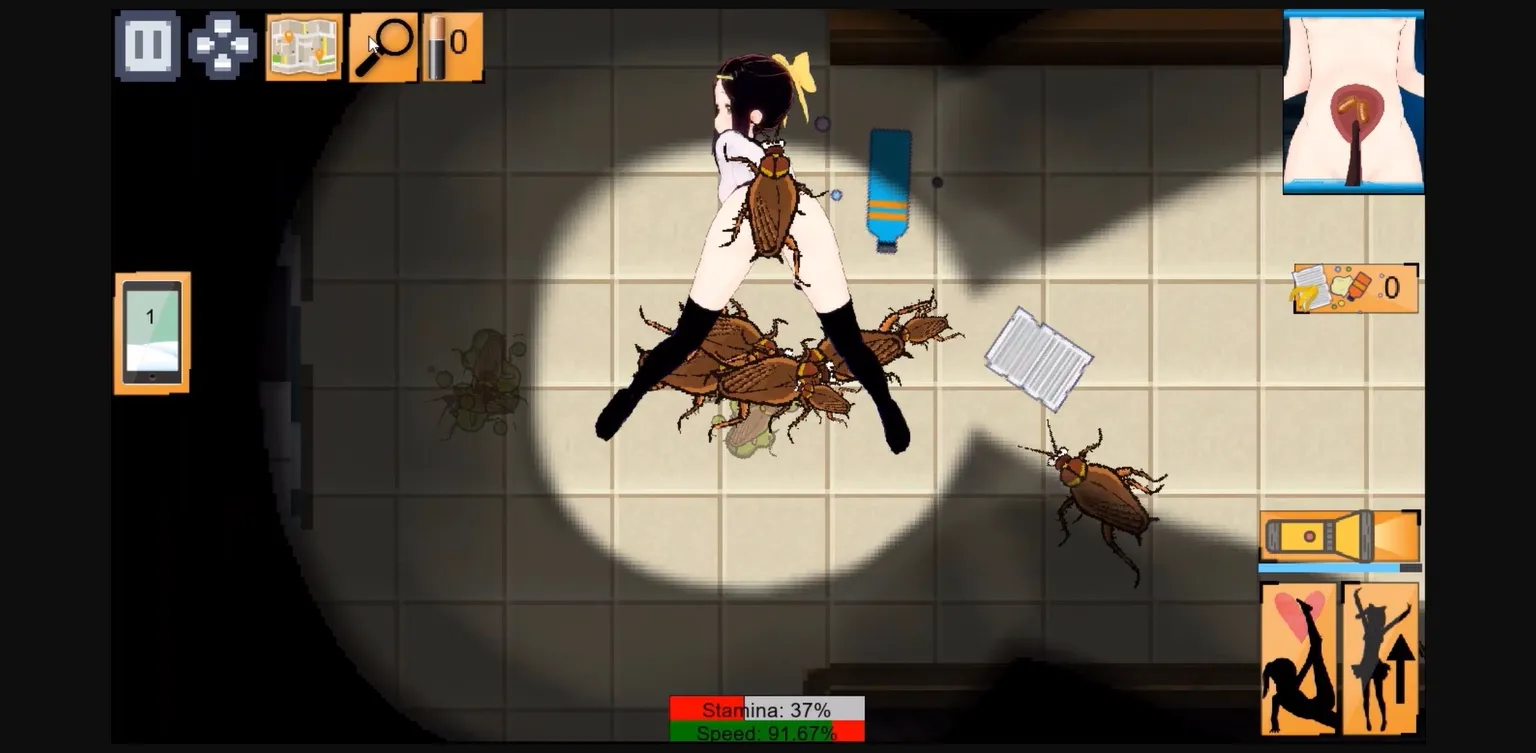The image size is (1536, 753).
Task: Open the phone showing 1 notification
Action: (150, 330)
